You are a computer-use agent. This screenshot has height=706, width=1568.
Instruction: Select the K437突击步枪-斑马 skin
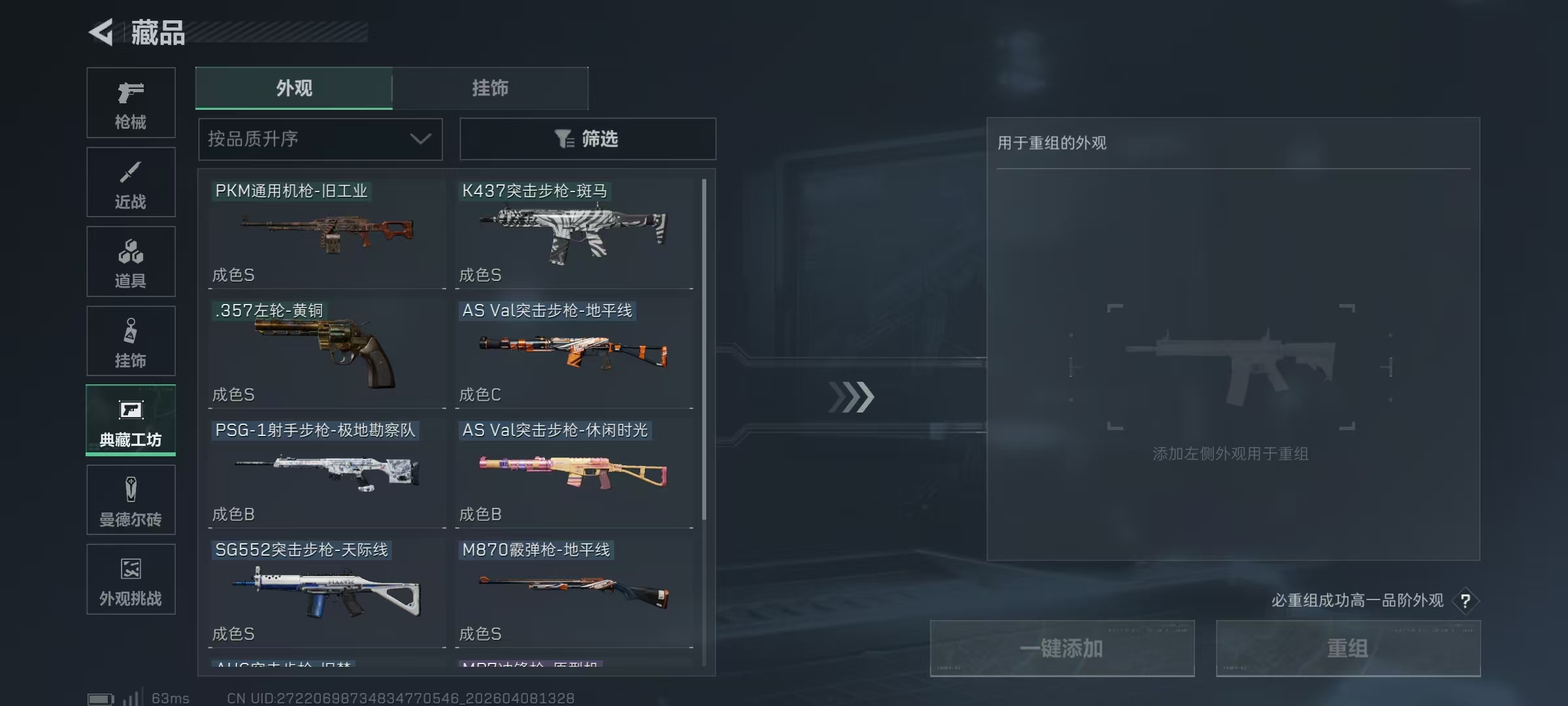(574, 233)
